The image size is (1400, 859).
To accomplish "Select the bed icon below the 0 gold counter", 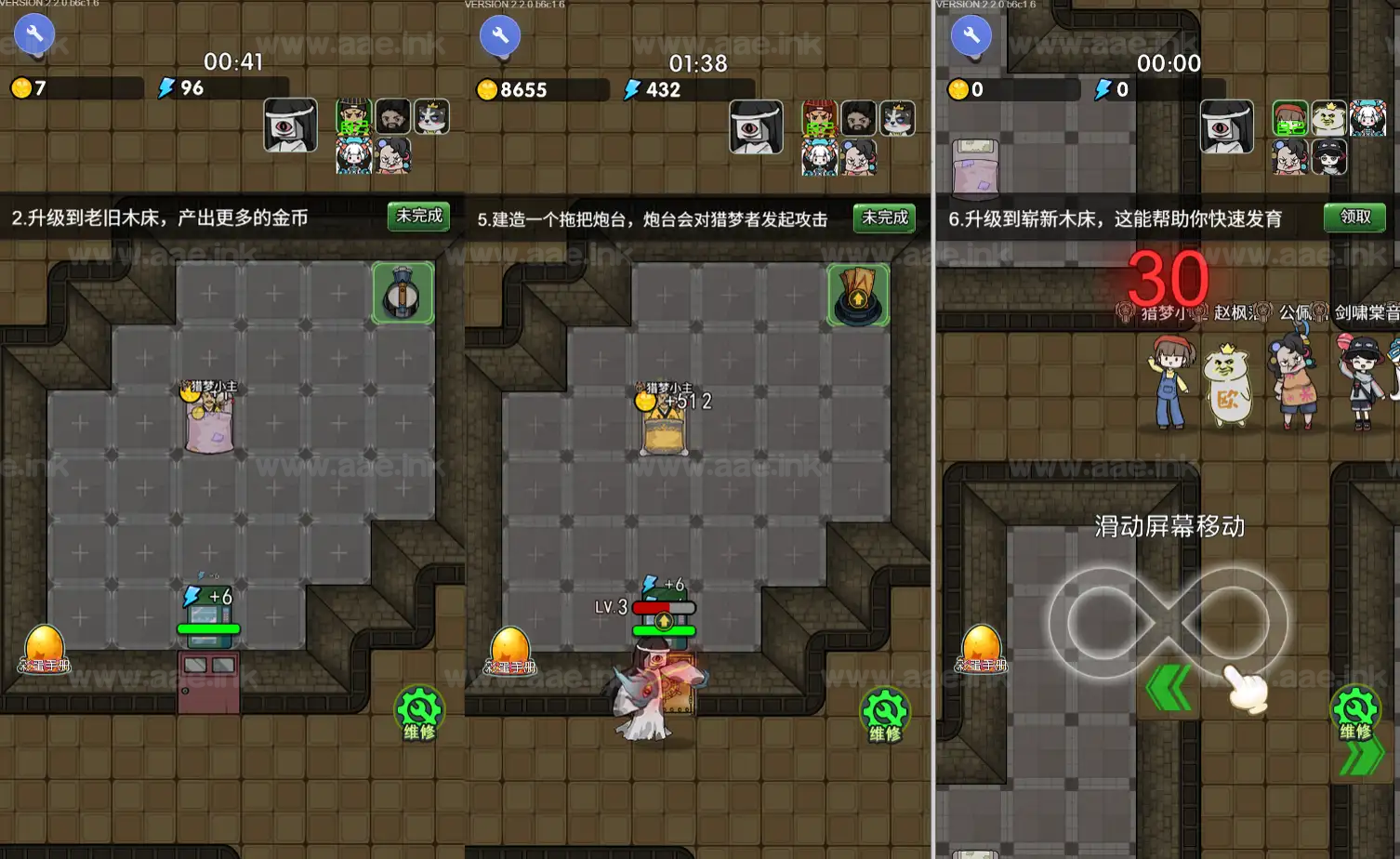I will point(975,168).
